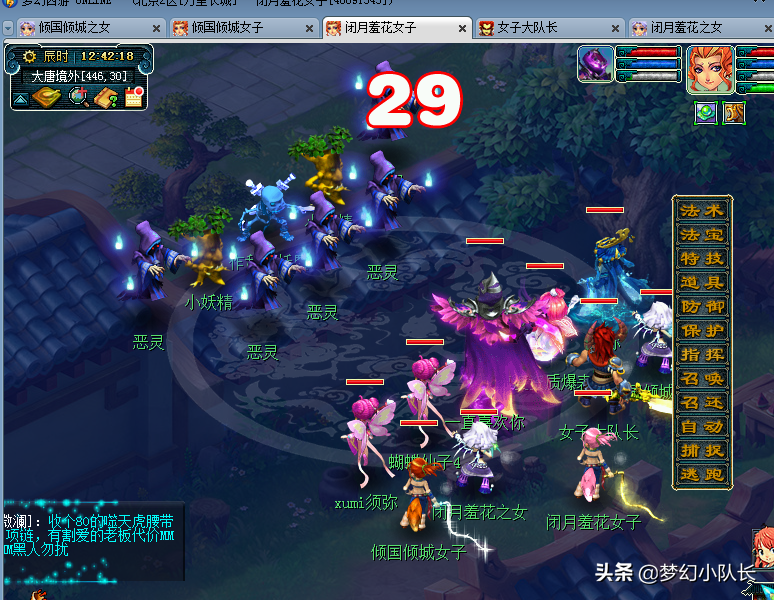Choose the 法术 spell command
This screenshot has width=774, height=600.
(702, 210)
